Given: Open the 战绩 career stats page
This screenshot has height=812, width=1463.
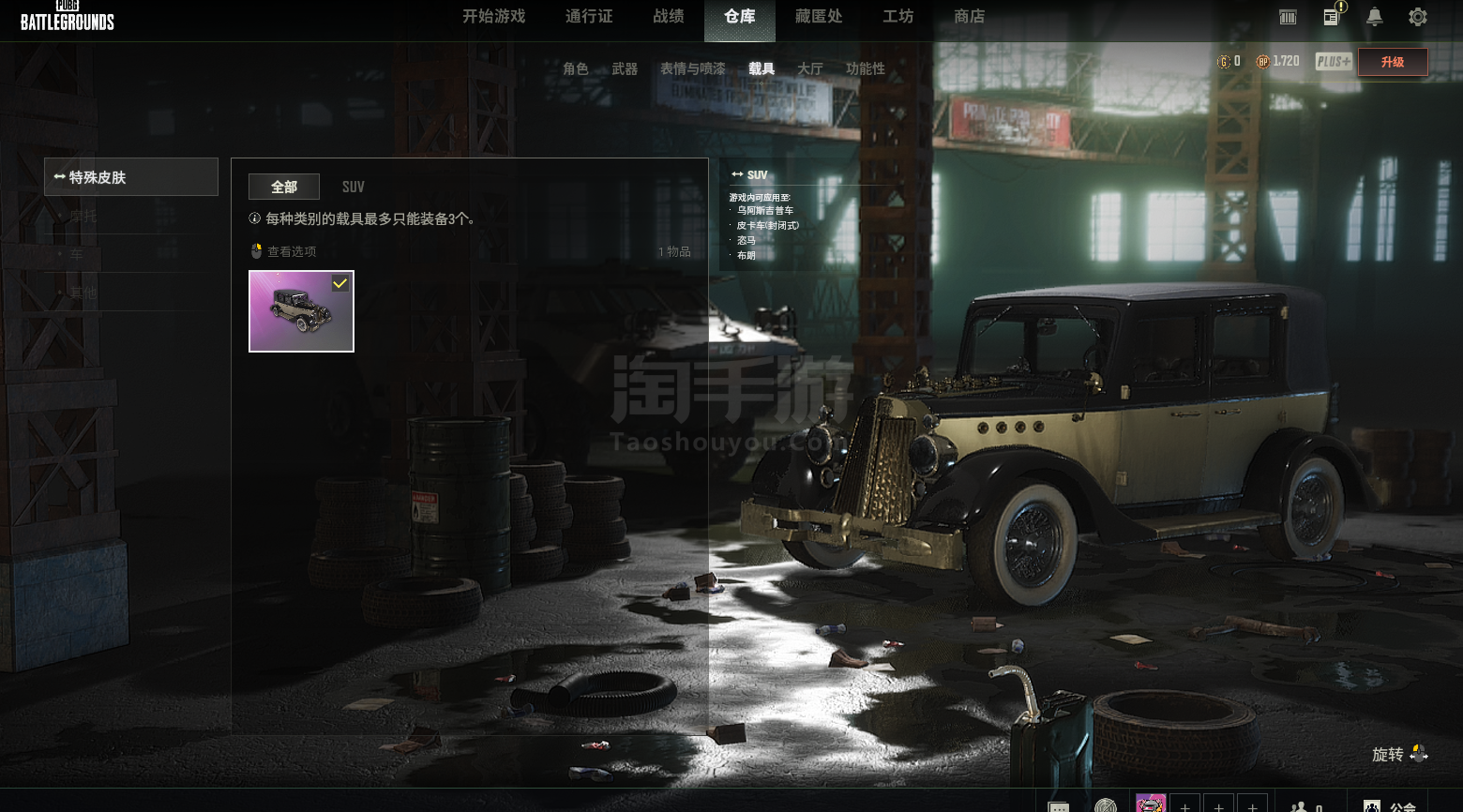Looking at the screenshot, I should coord(669,17).
